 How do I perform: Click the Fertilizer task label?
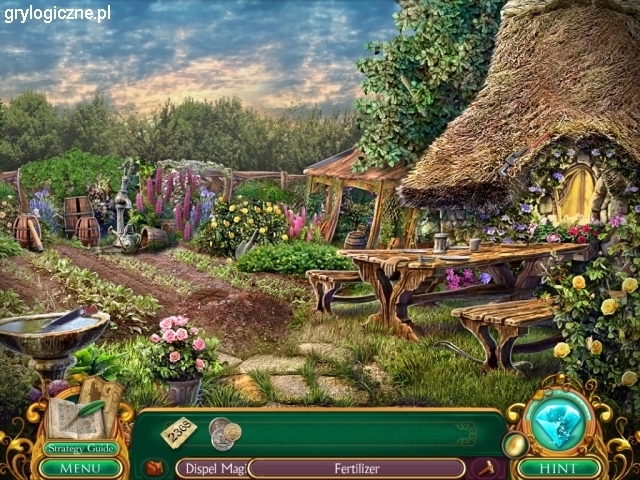(x=356, y=467)
